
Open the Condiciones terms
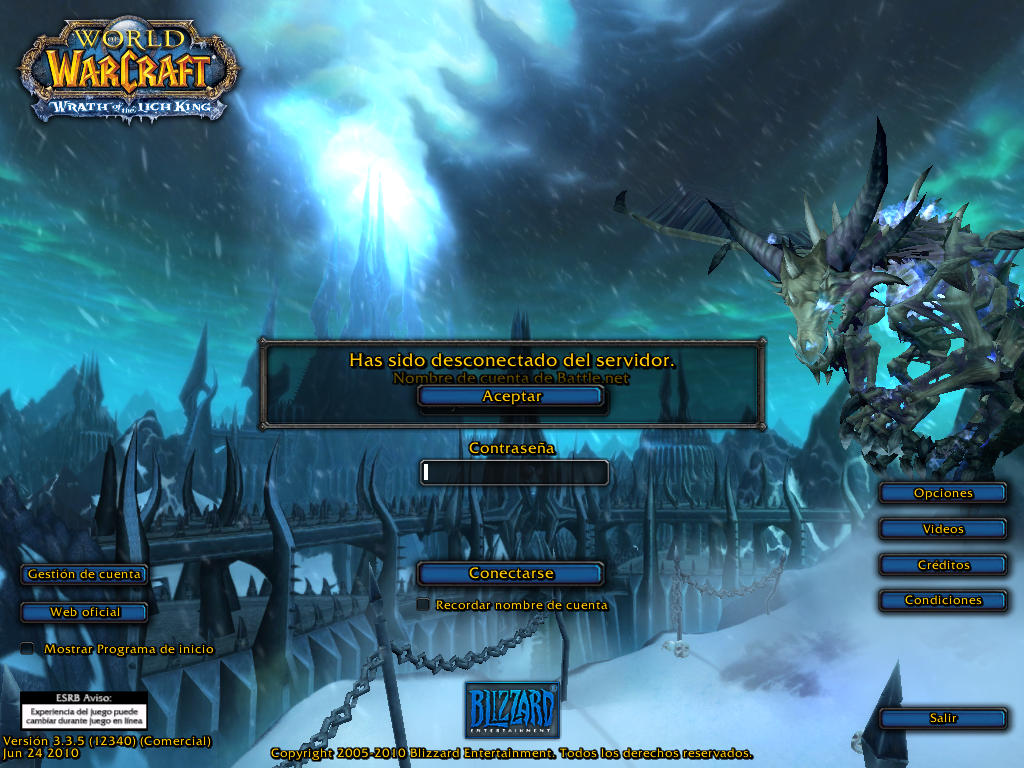(943, 600)
